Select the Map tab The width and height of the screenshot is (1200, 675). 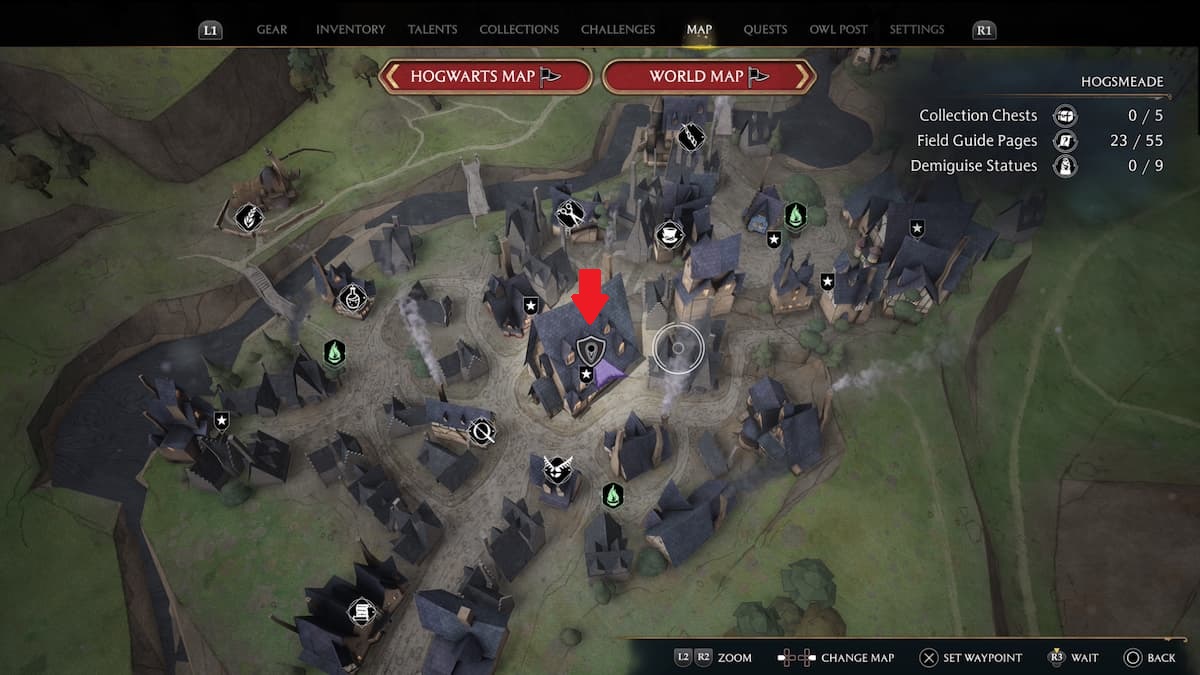(699, 30)
